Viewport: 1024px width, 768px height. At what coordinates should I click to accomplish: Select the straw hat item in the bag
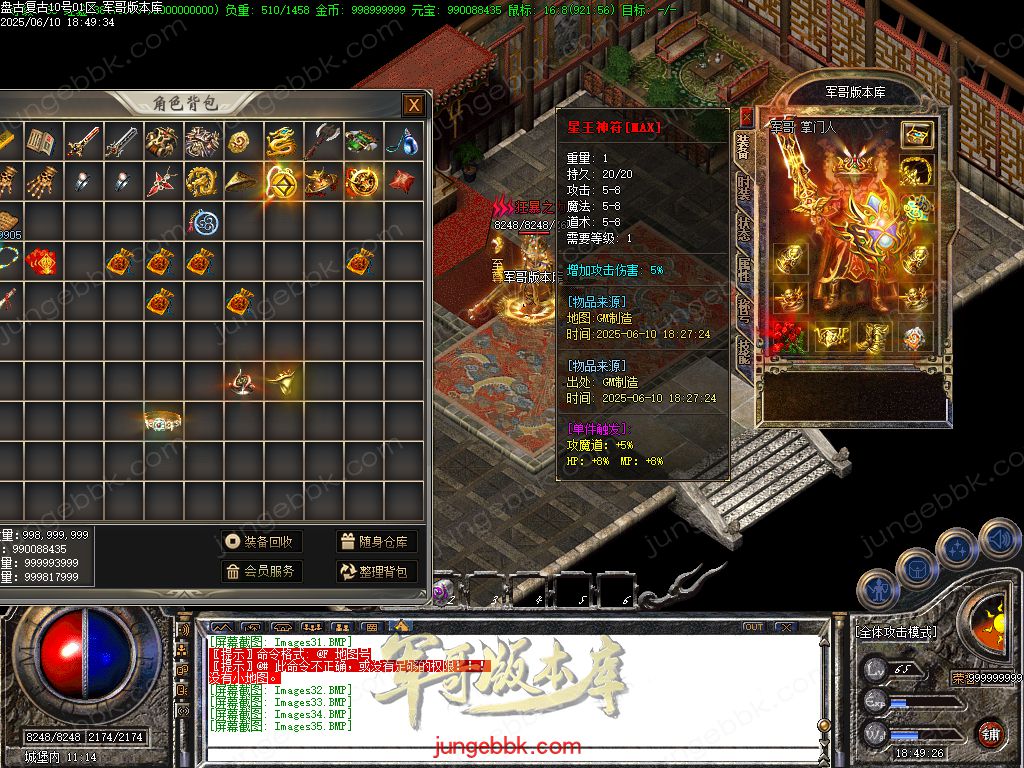240,181
